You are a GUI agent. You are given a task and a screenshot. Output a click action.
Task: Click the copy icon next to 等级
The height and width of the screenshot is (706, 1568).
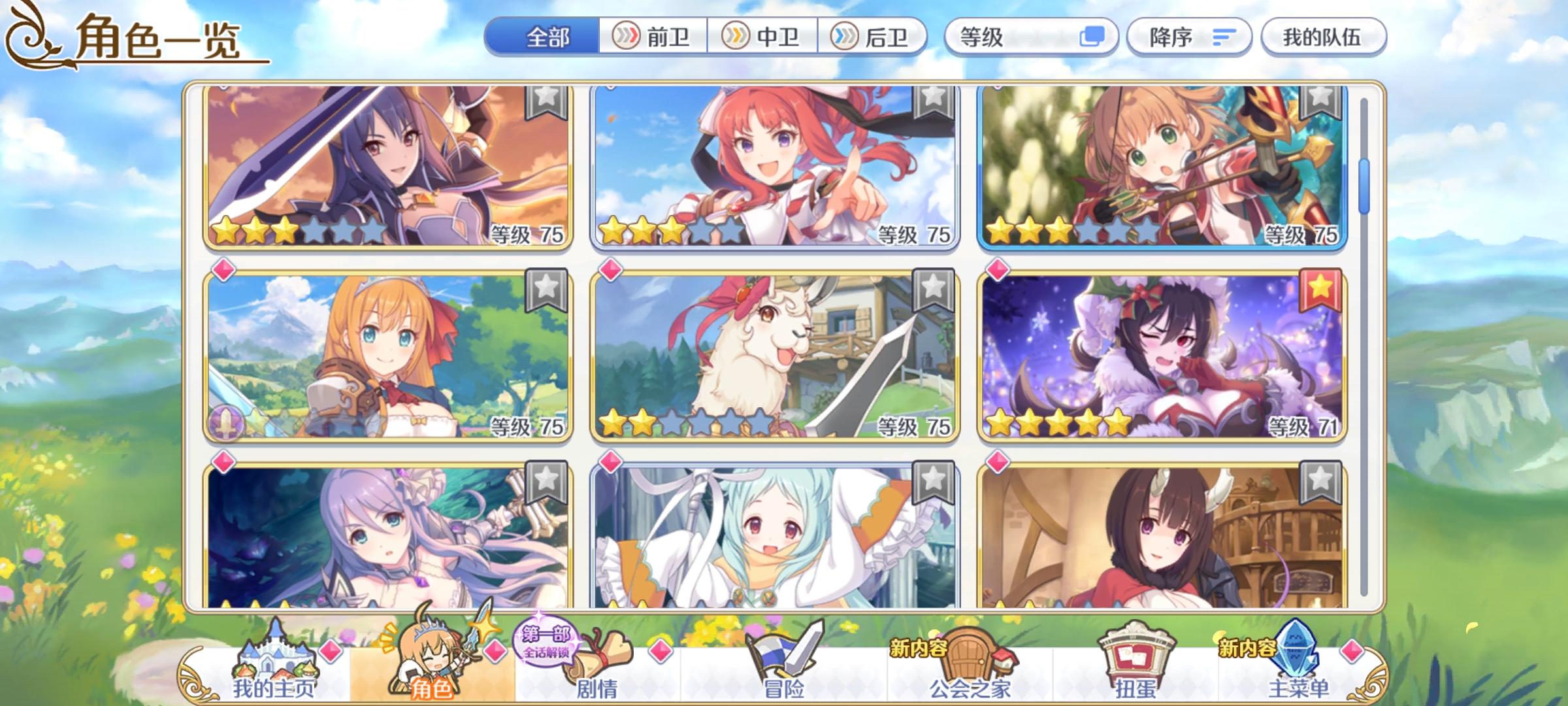tap(1096, 37)
